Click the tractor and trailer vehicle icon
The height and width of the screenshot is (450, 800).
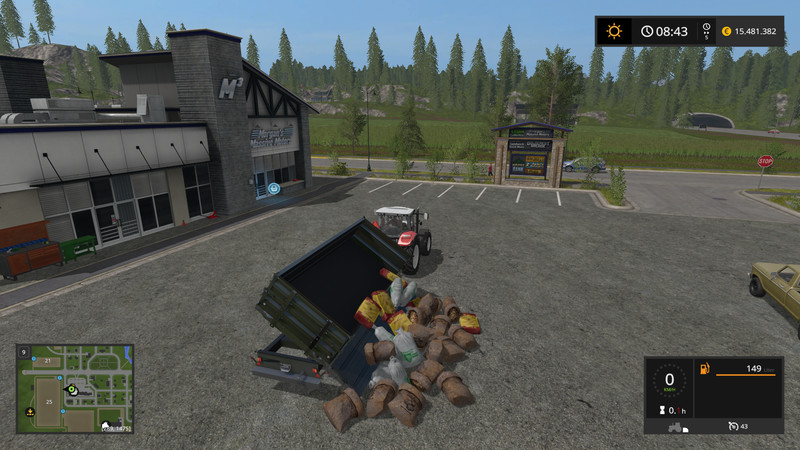680,426
